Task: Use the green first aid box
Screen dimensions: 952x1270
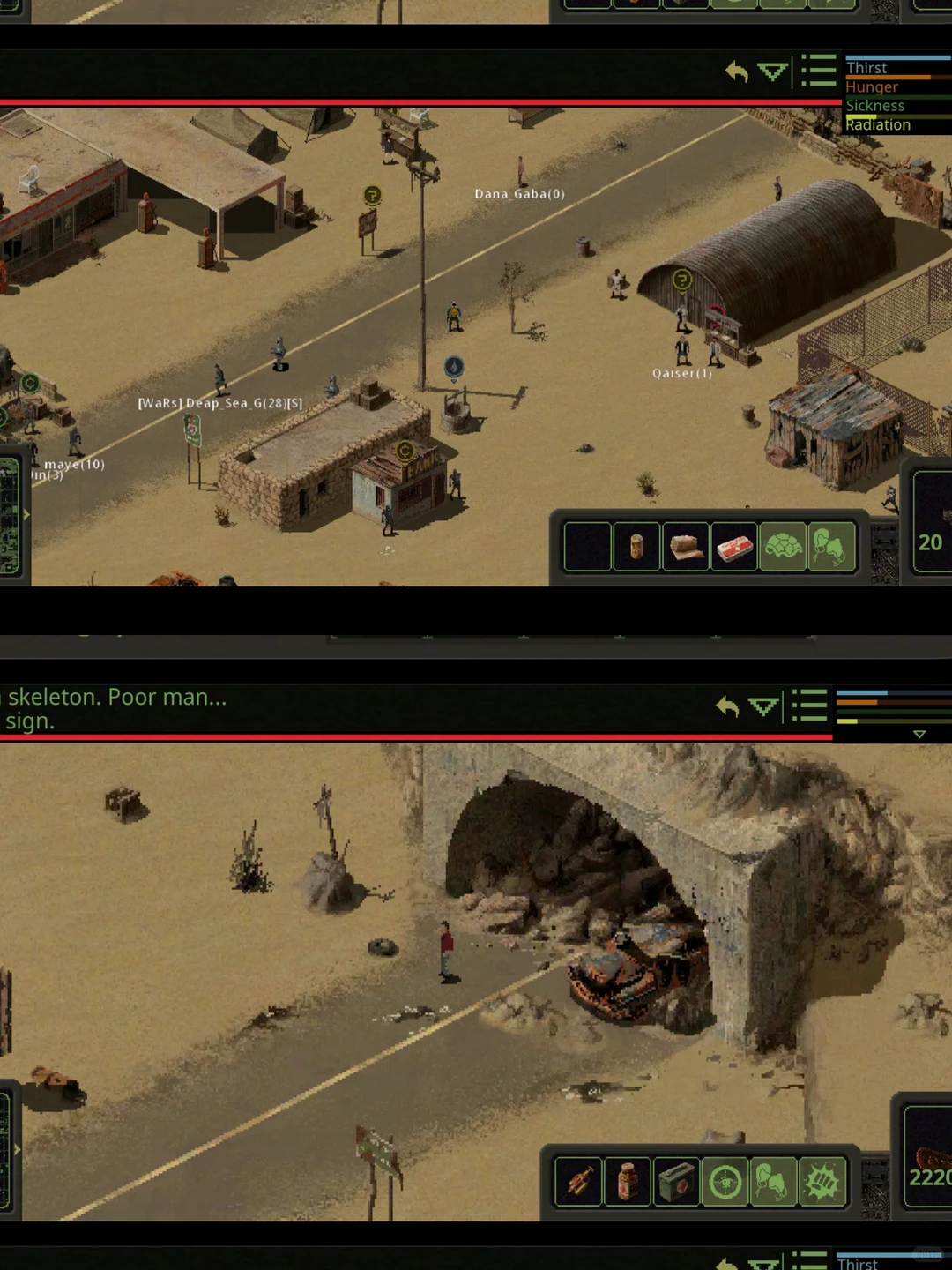Action: [x=676, y=1182]
